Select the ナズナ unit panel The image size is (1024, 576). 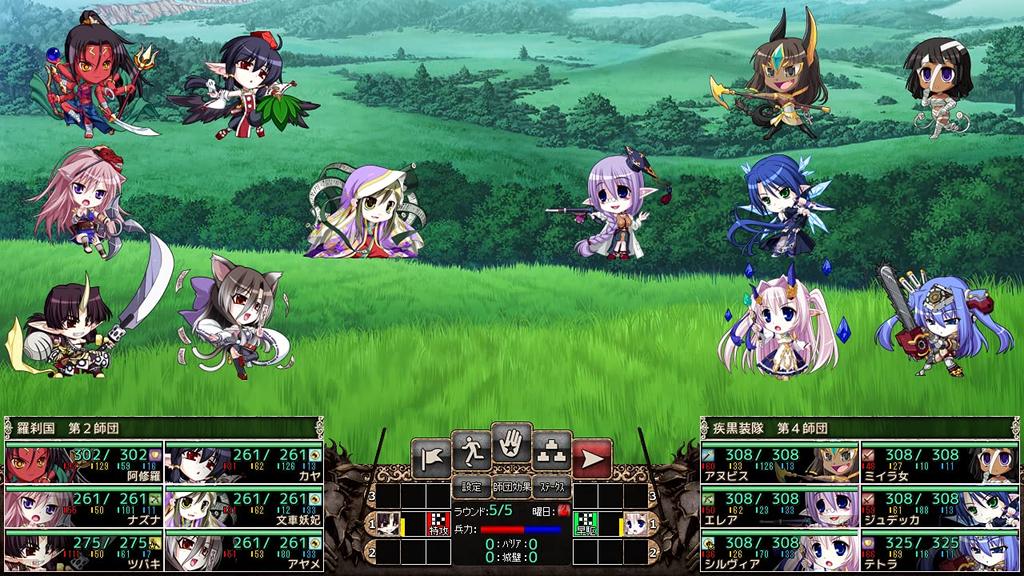coord(84,507)
